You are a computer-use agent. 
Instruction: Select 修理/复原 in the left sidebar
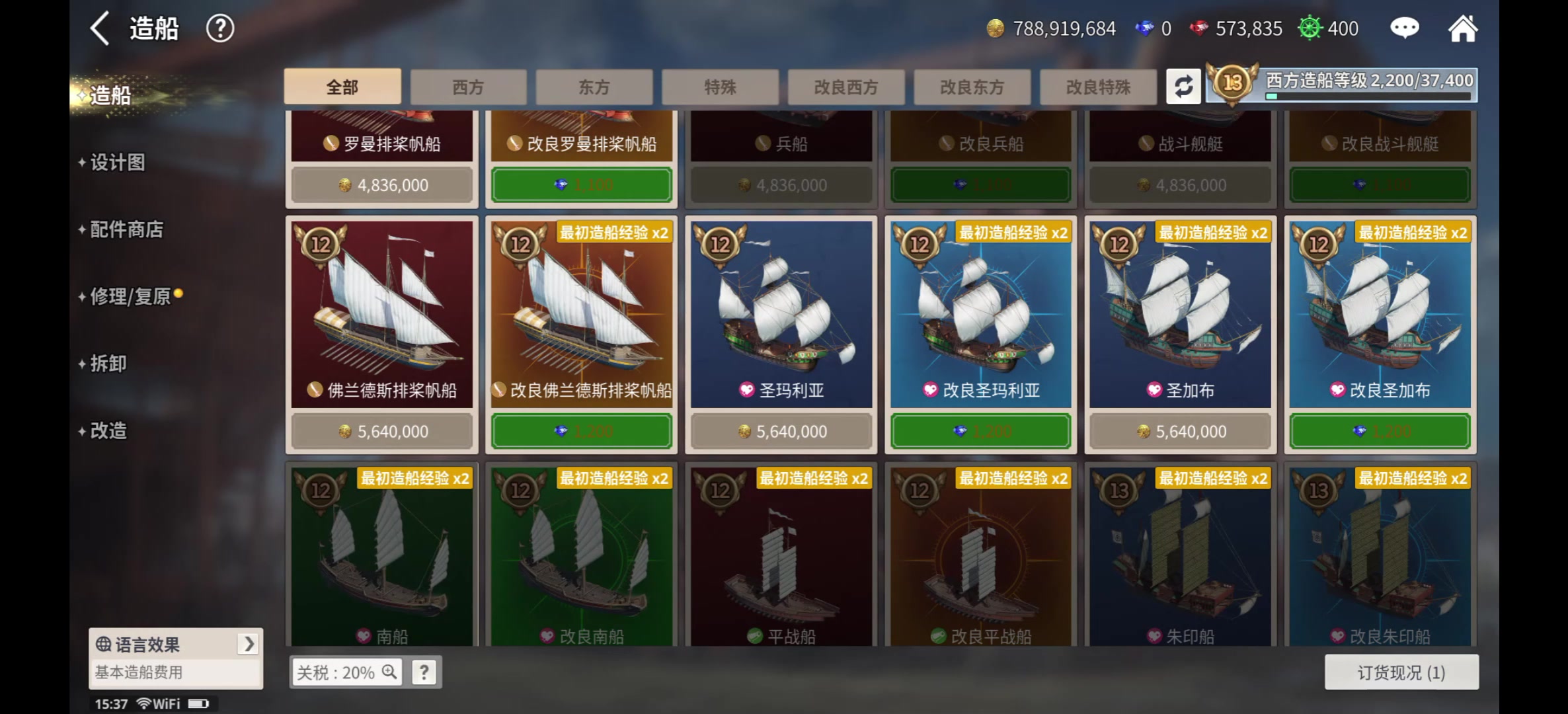point(130,297)
